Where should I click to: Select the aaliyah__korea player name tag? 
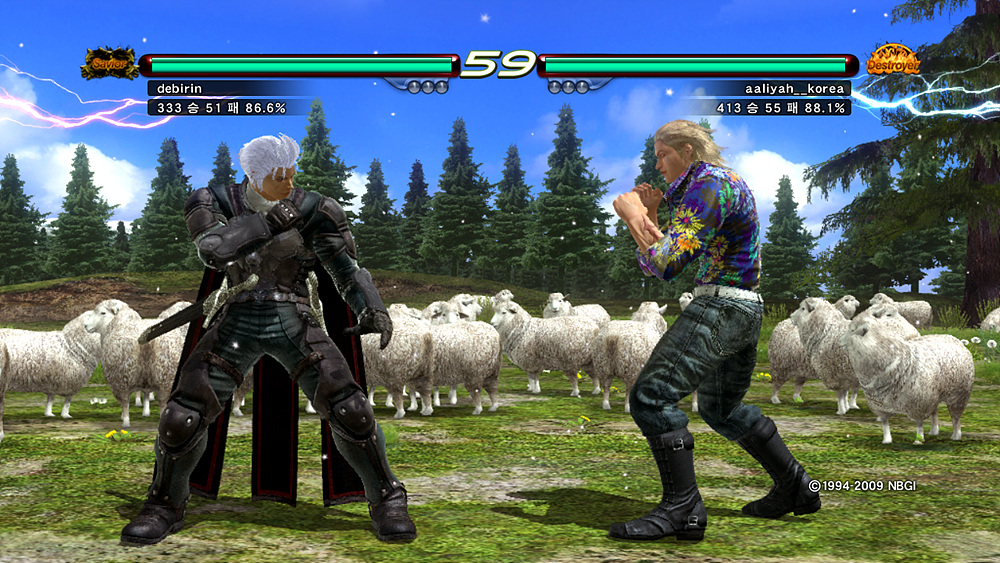coord(796,88)
